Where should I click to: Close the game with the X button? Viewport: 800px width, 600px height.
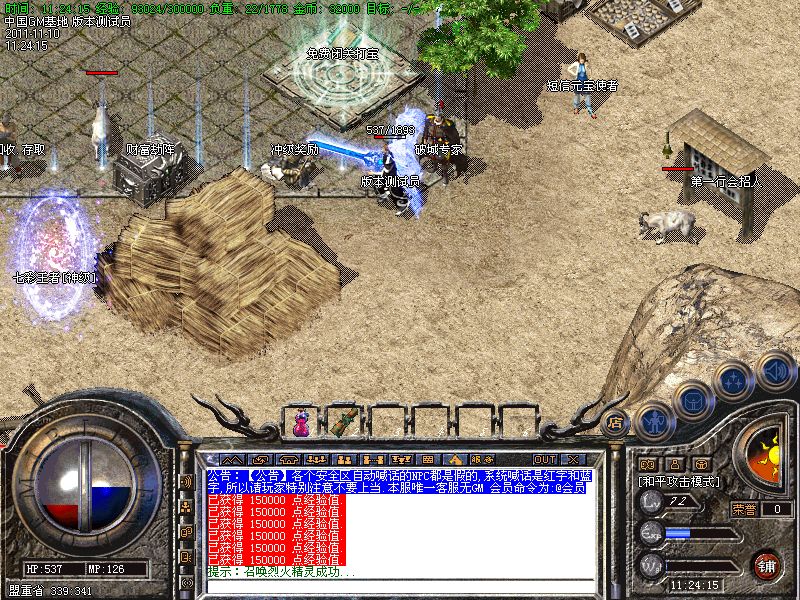pos(576,459)
